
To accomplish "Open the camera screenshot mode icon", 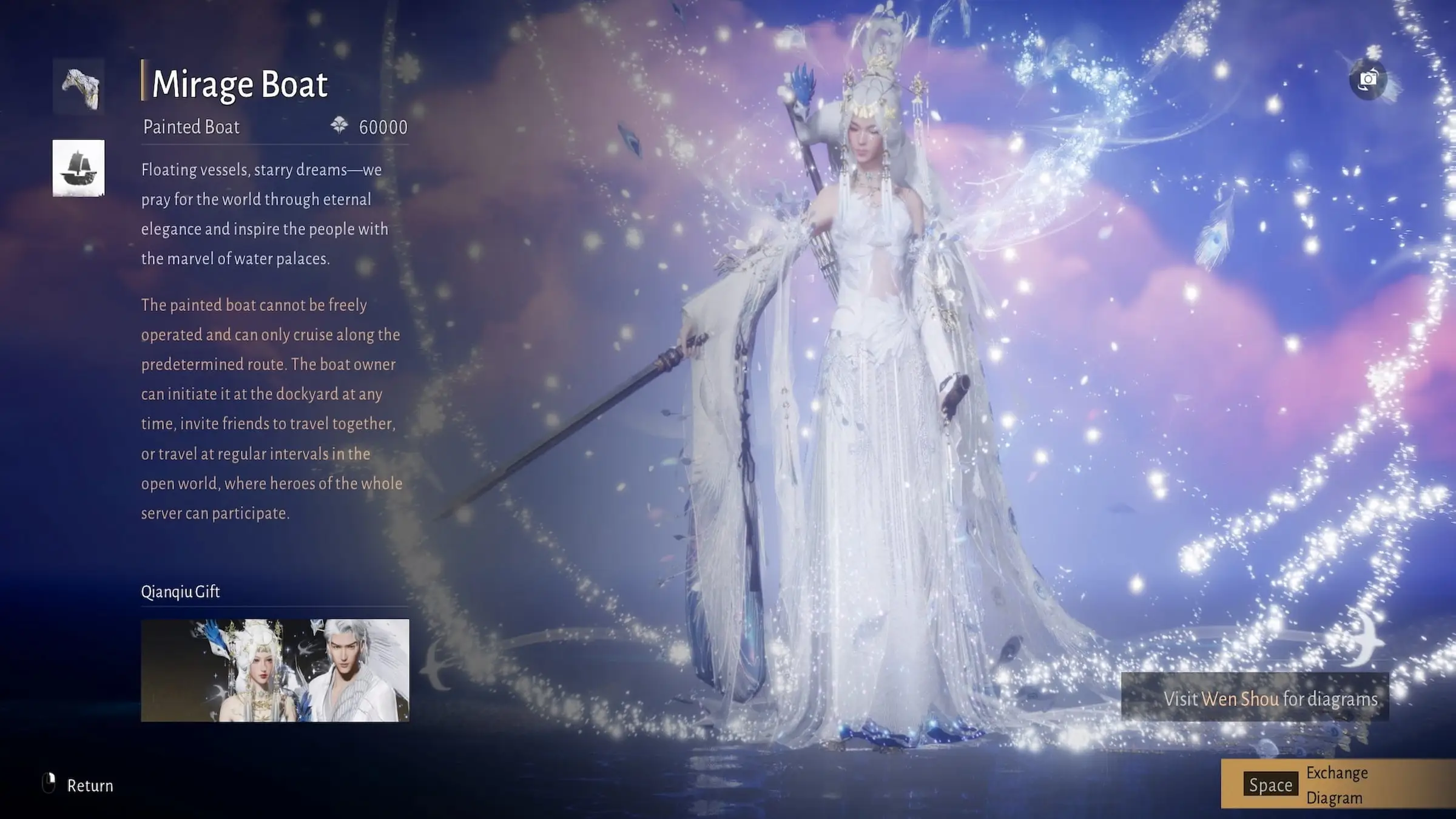I will point(1368,80).
